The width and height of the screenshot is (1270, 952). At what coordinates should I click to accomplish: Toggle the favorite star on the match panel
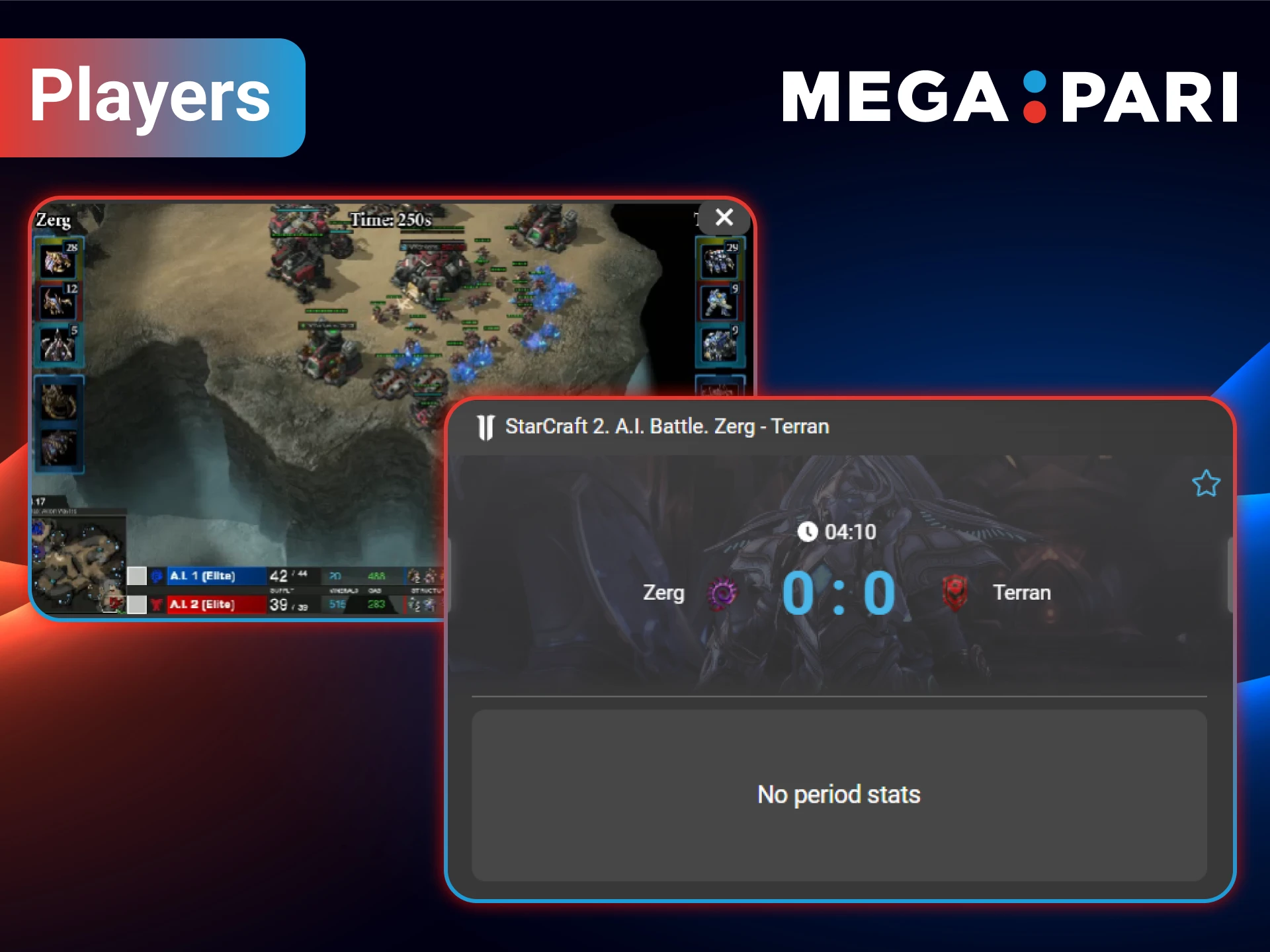coord(1206,483)
